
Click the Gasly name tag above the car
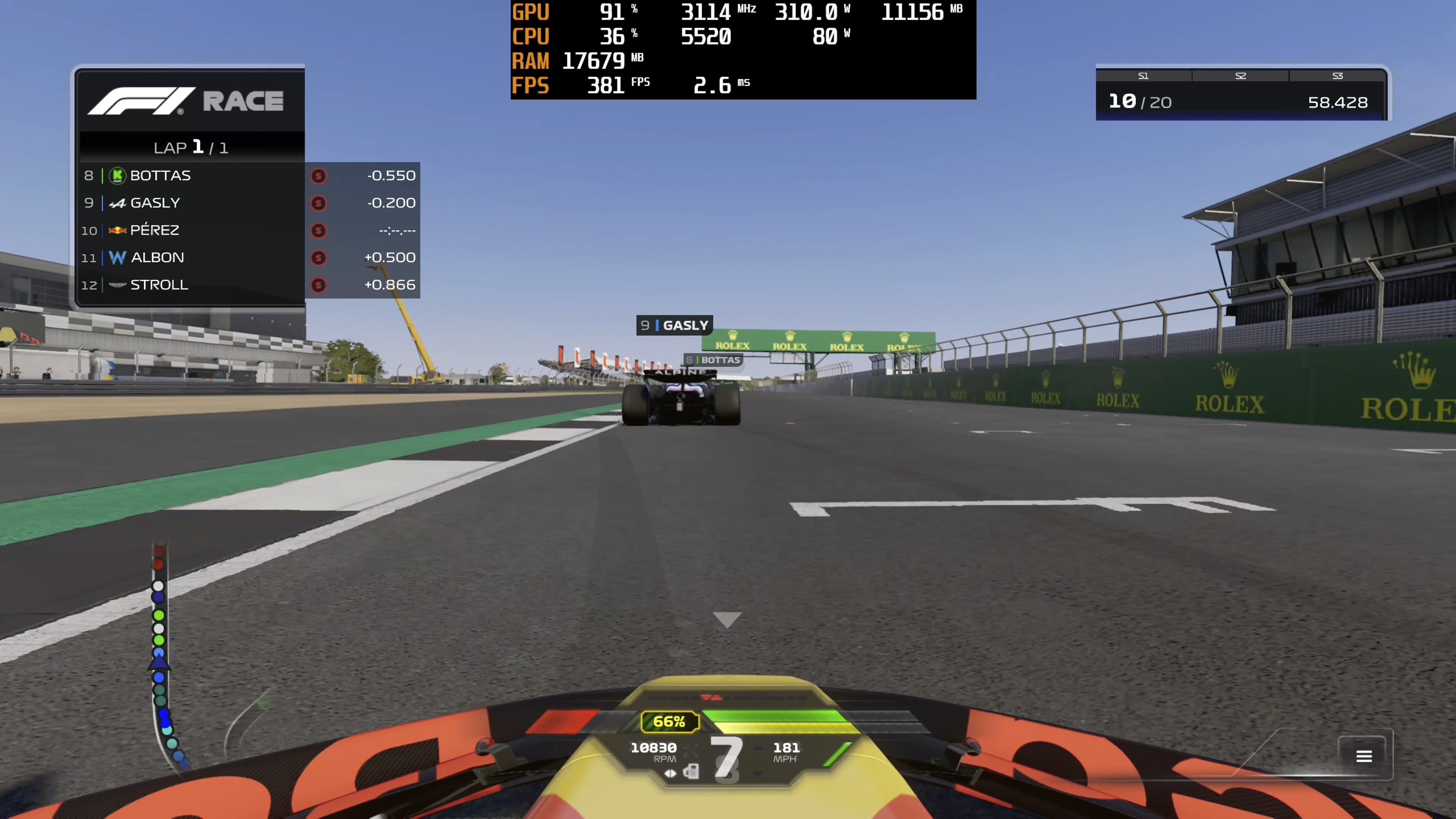tap(674, 326)
